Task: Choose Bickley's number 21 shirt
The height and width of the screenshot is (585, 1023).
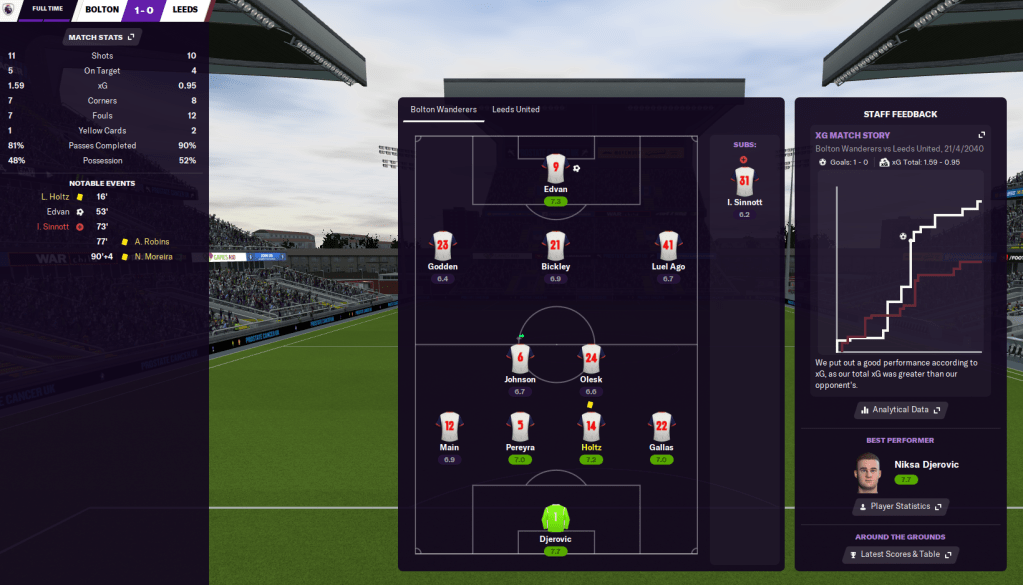Action: point(557,245)
